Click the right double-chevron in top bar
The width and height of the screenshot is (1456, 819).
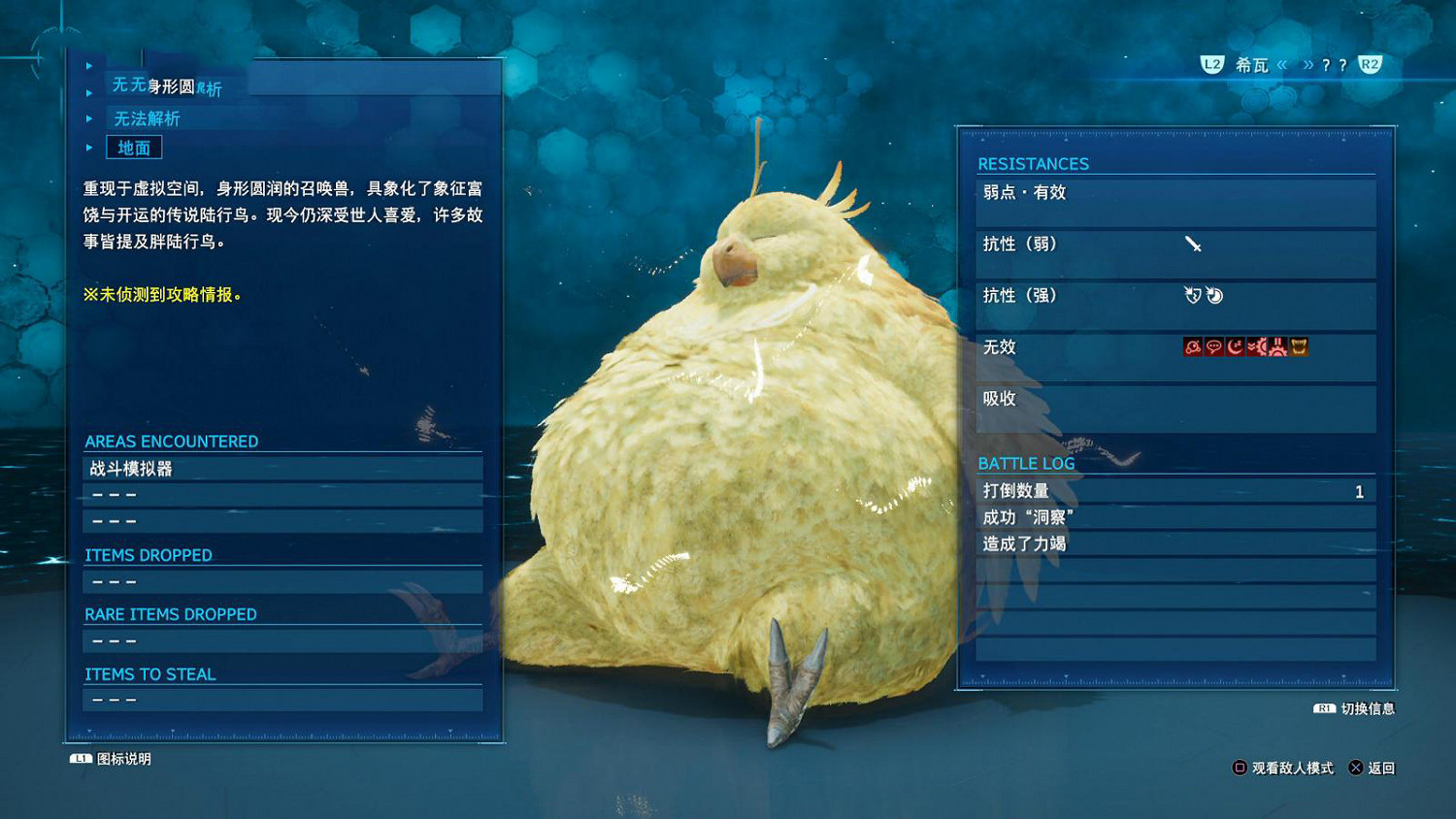tap(1308, 65)
